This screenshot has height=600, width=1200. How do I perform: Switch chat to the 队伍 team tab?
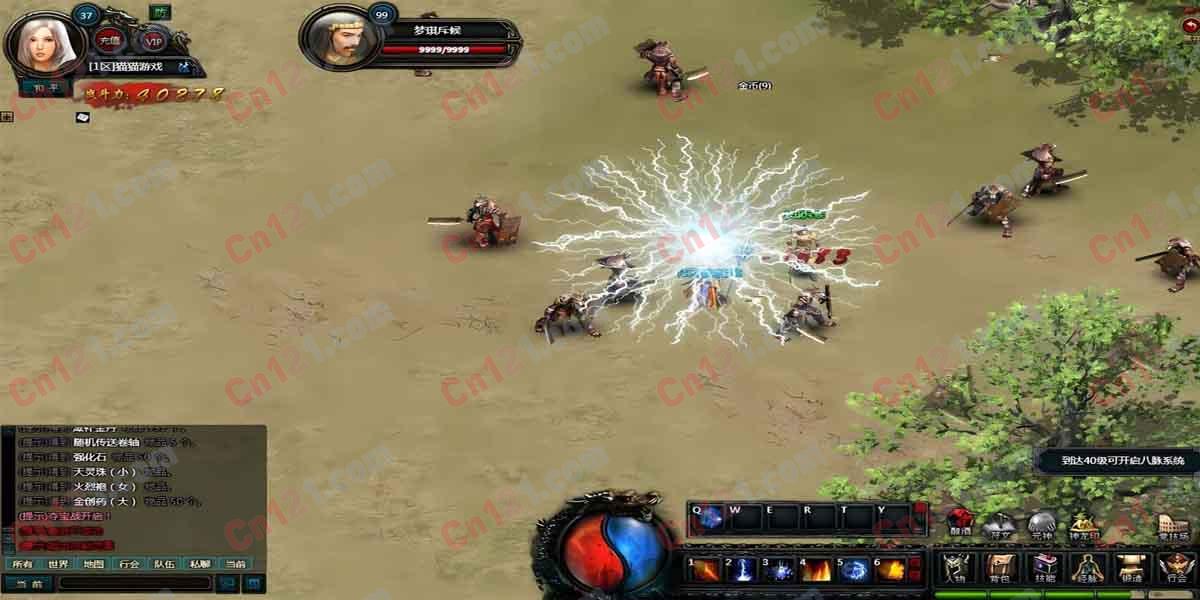164,564
